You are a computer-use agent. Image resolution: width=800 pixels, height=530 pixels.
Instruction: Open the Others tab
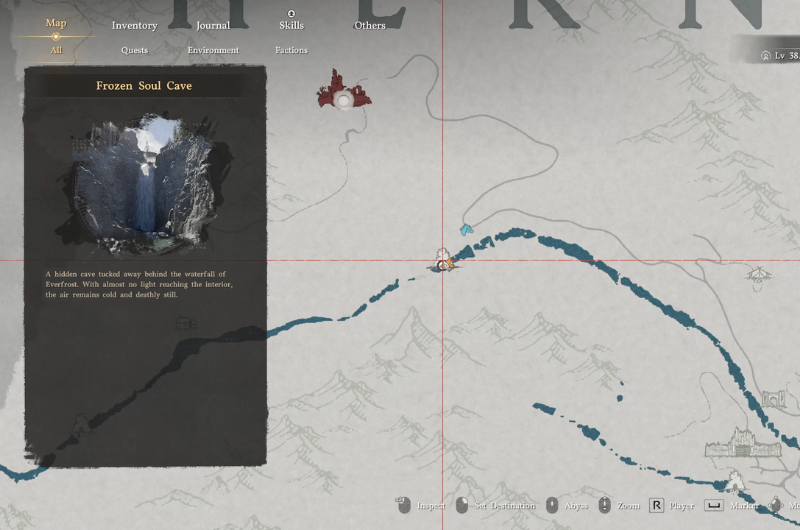(x=370, y=25)
